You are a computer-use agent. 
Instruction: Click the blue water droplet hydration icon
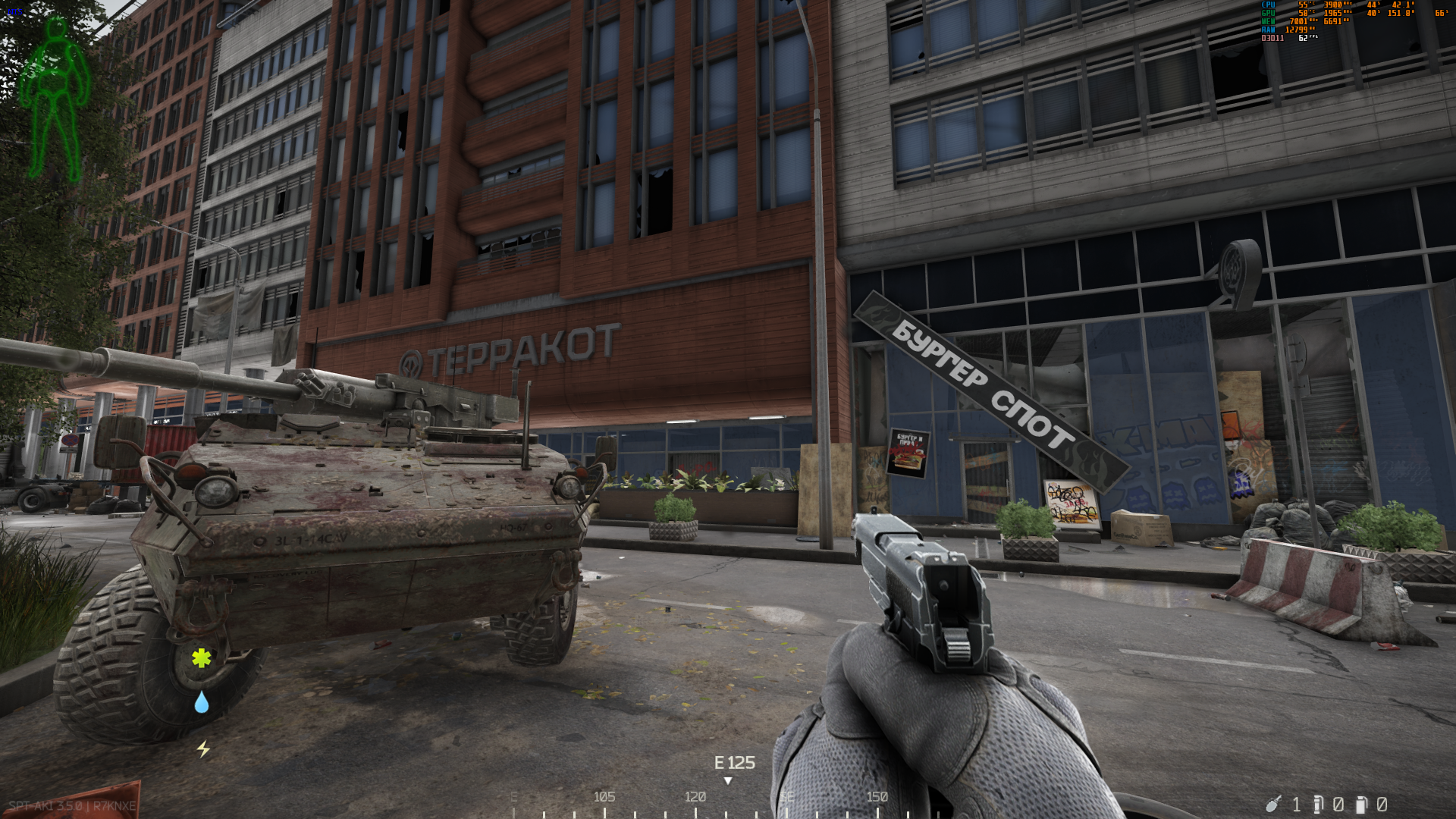click(x=201, y=702)
